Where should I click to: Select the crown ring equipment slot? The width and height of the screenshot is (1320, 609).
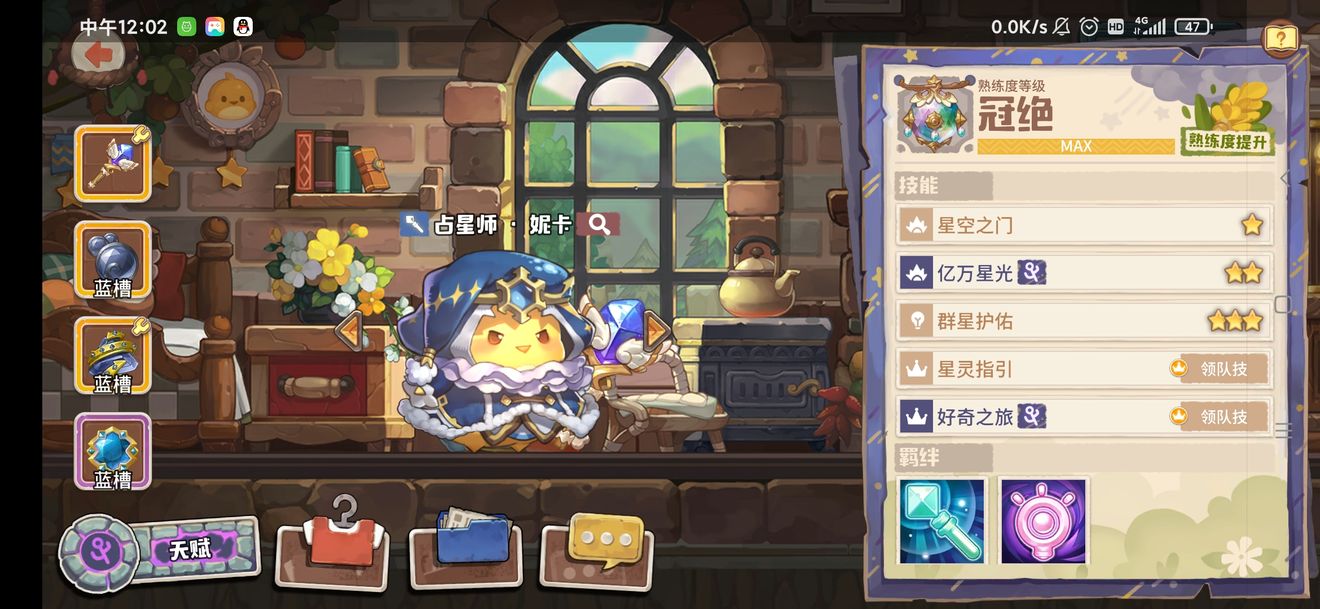coord(112,356)
